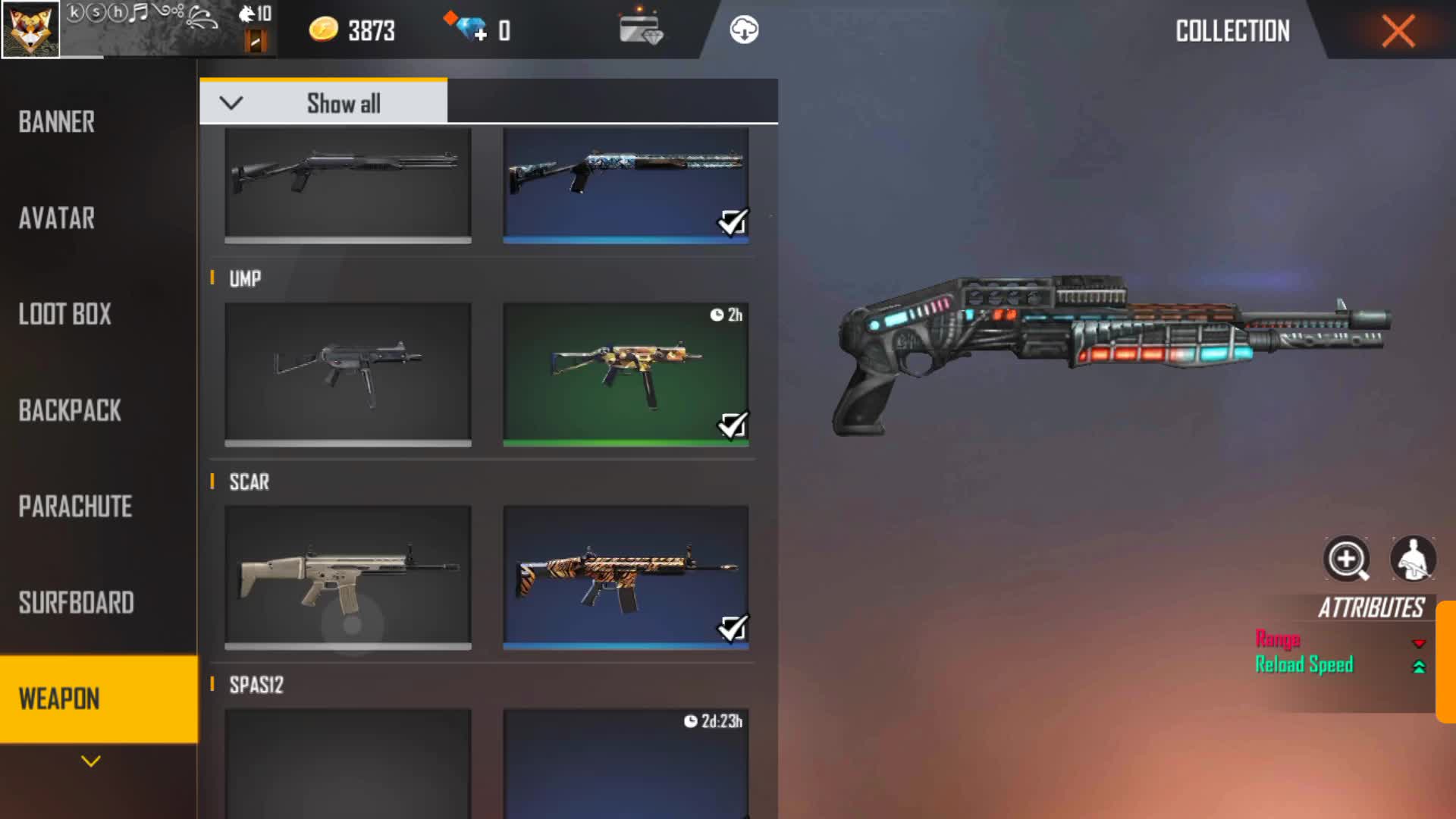
Task: Select the default tan SCAR skin
Action: click(x=347, y=576)
